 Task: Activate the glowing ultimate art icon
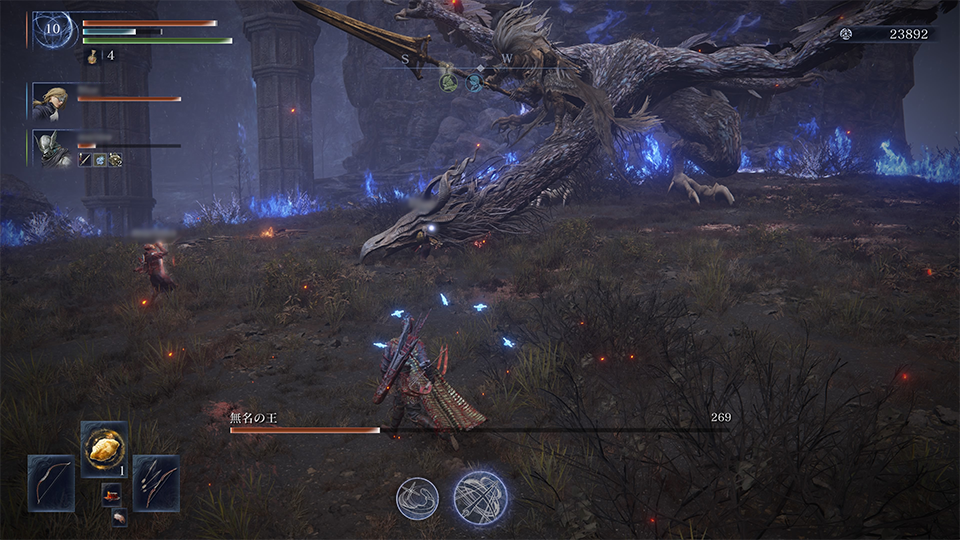coord(480,496)
